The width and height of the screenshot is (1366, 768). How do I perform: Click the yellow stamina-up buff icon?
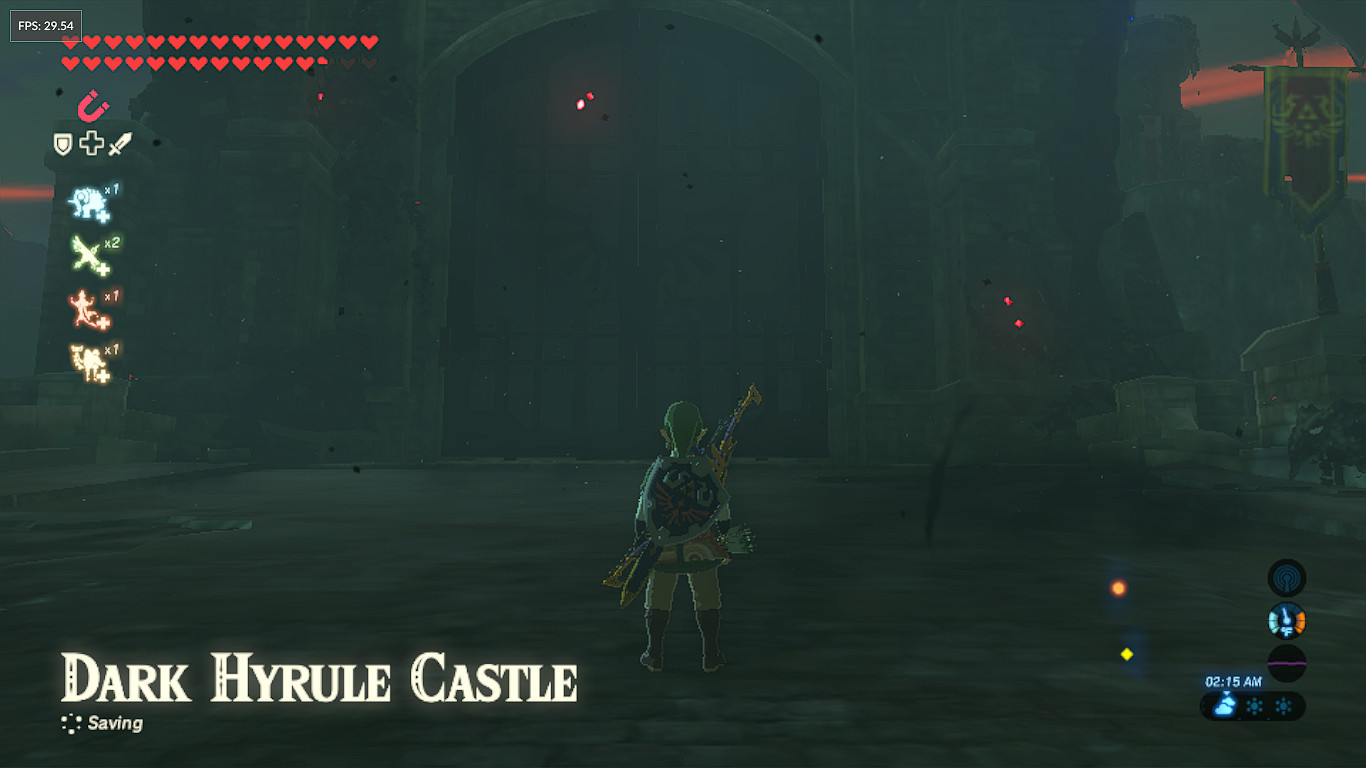coord(88,360)
